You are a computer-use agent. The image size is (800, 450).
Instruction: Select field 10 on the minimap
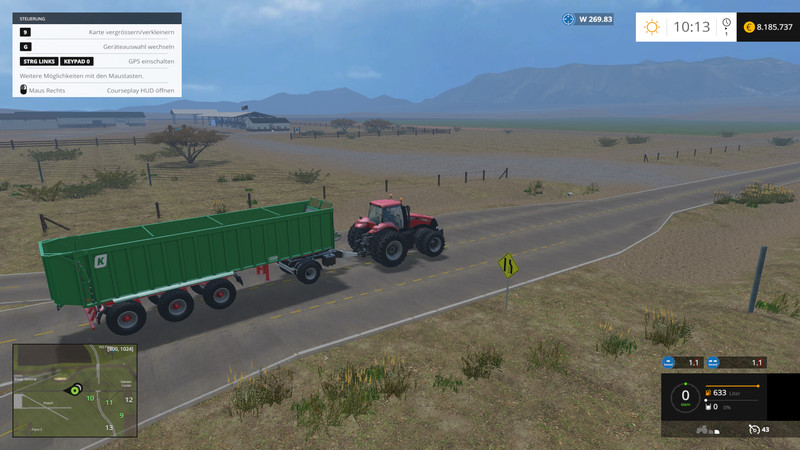tap(90, 397)
